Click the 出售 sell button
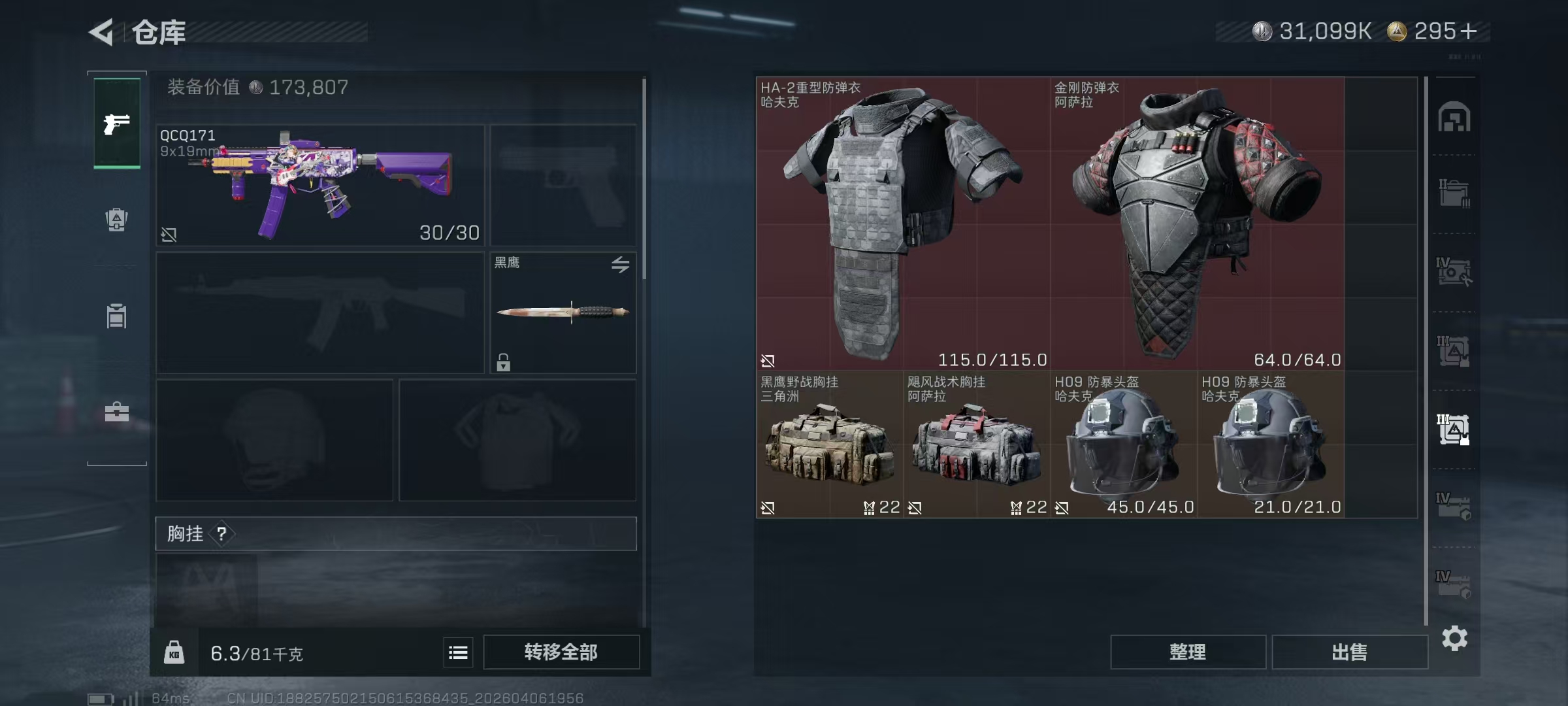Screen dimensions: 1568x706 click(x=1349, y=652)
